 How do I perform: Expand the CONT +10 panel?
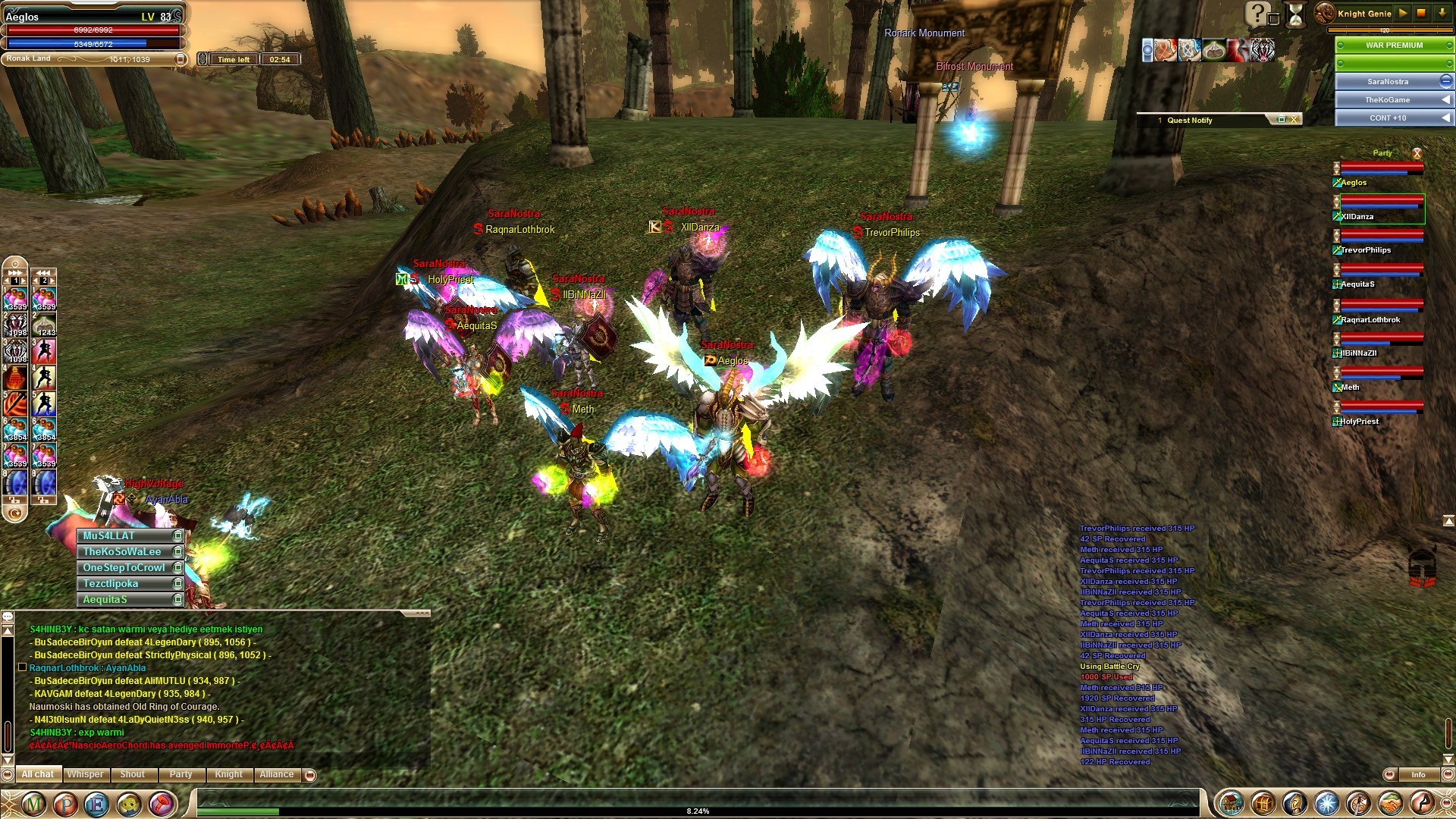(x=1445, y=118)
